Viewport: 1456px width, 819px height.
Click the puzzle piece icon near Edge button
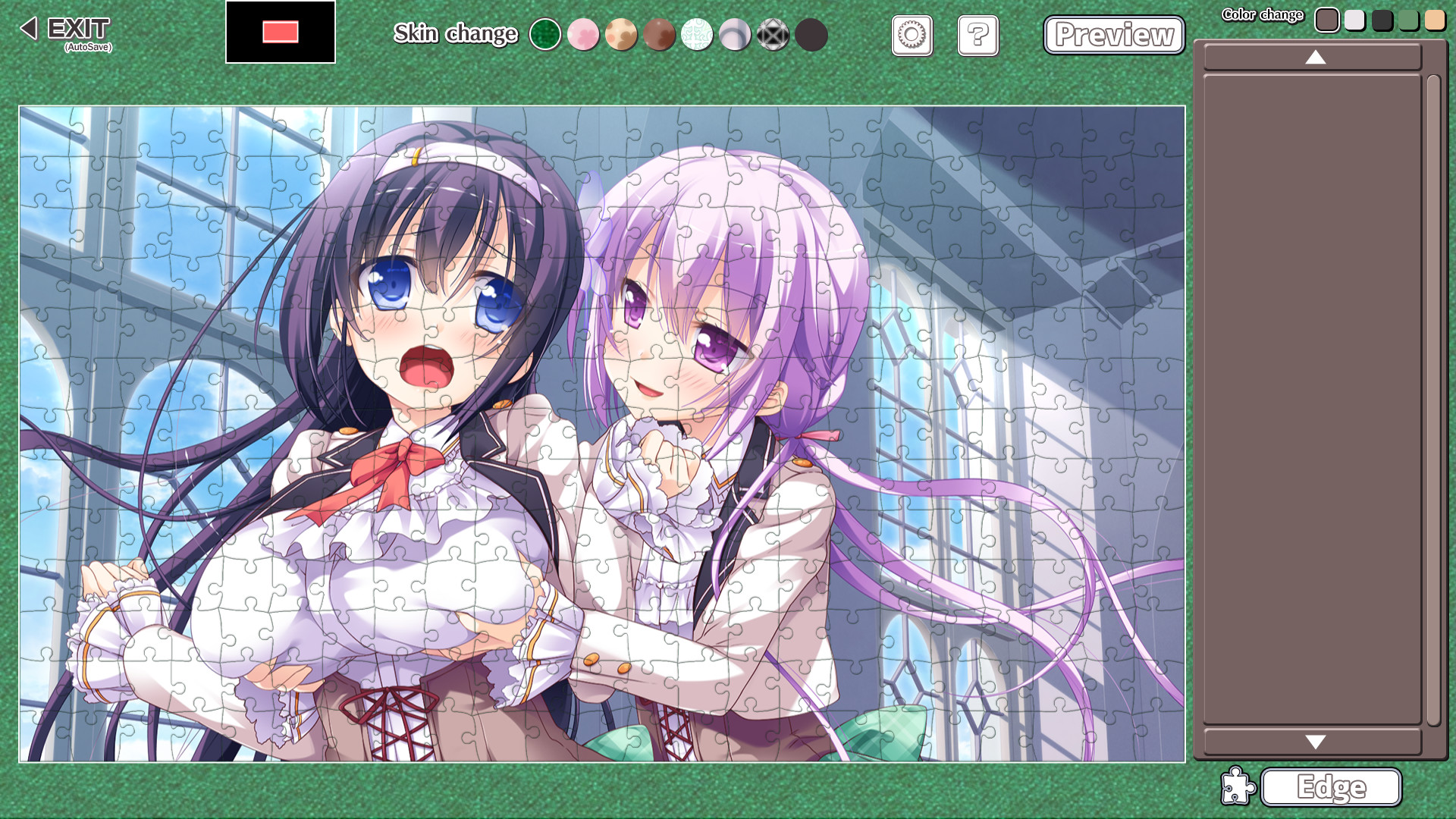pos(1238,787)
